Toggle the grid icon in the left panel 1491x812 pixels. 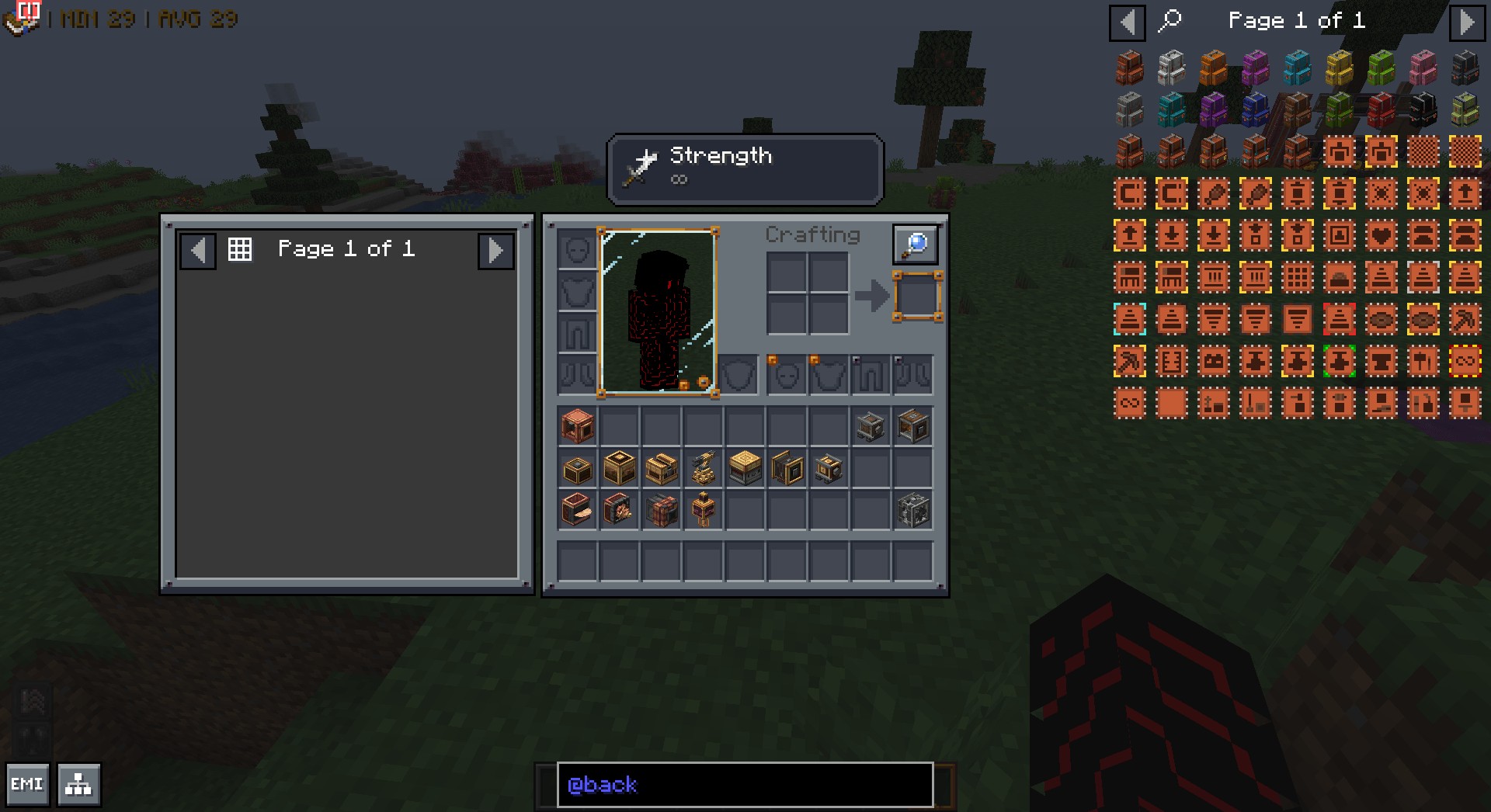240,249
